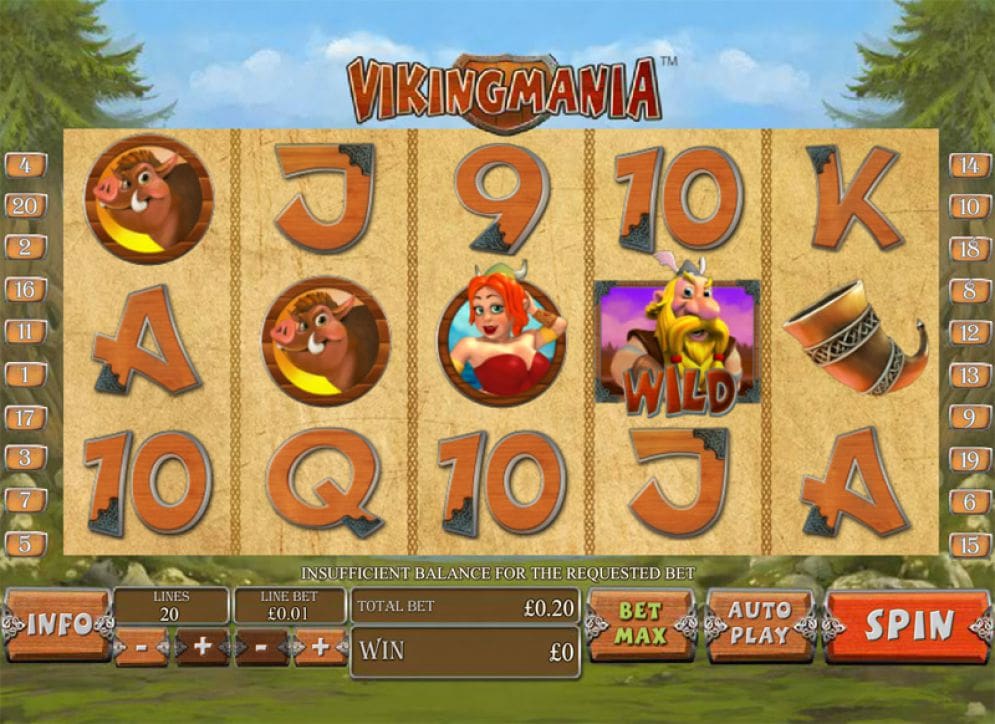
Task: Select payline marker 15
Action: pos(969,544)
